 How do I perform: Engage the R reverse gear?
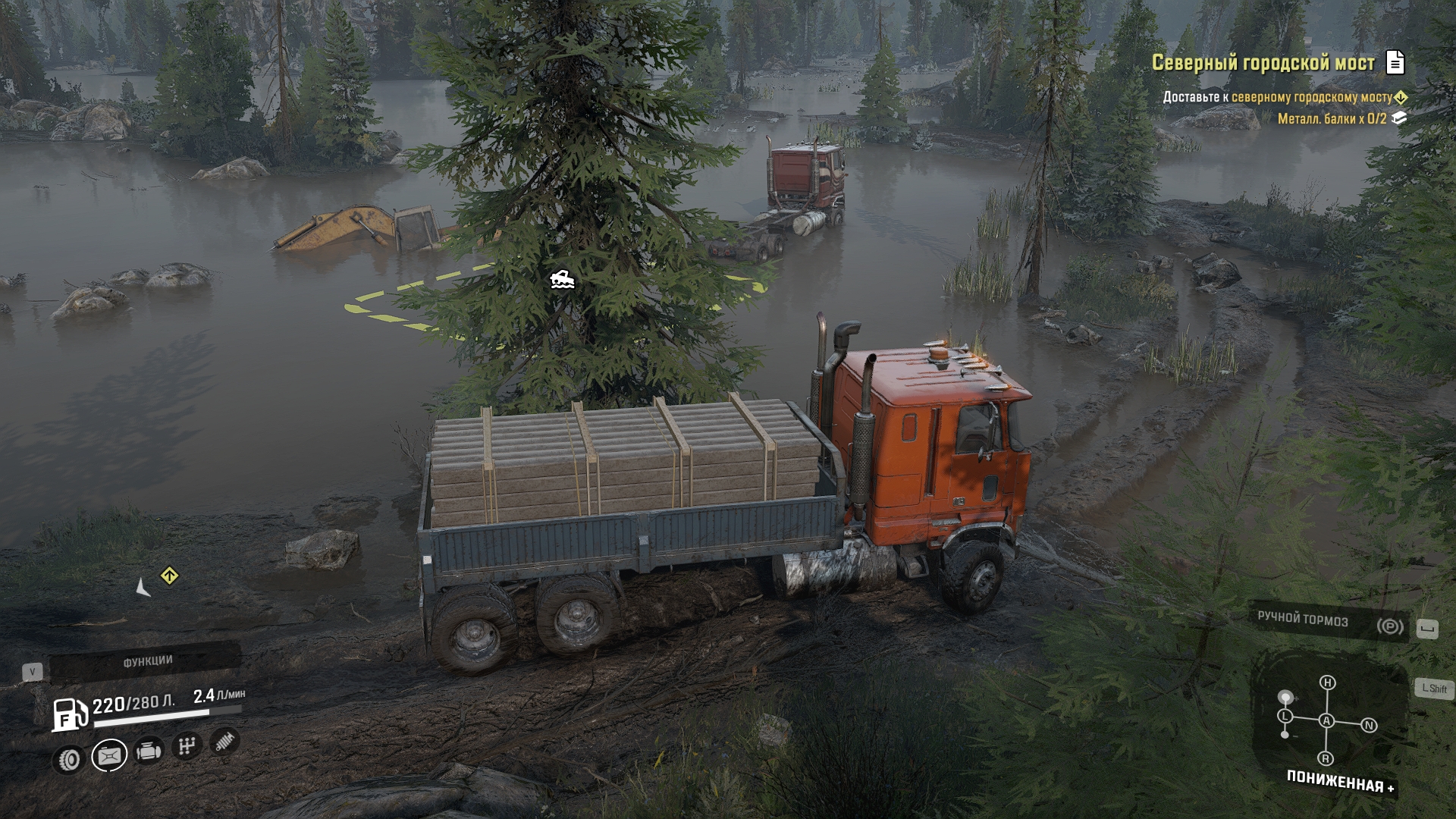click(x=1326, y=758)
